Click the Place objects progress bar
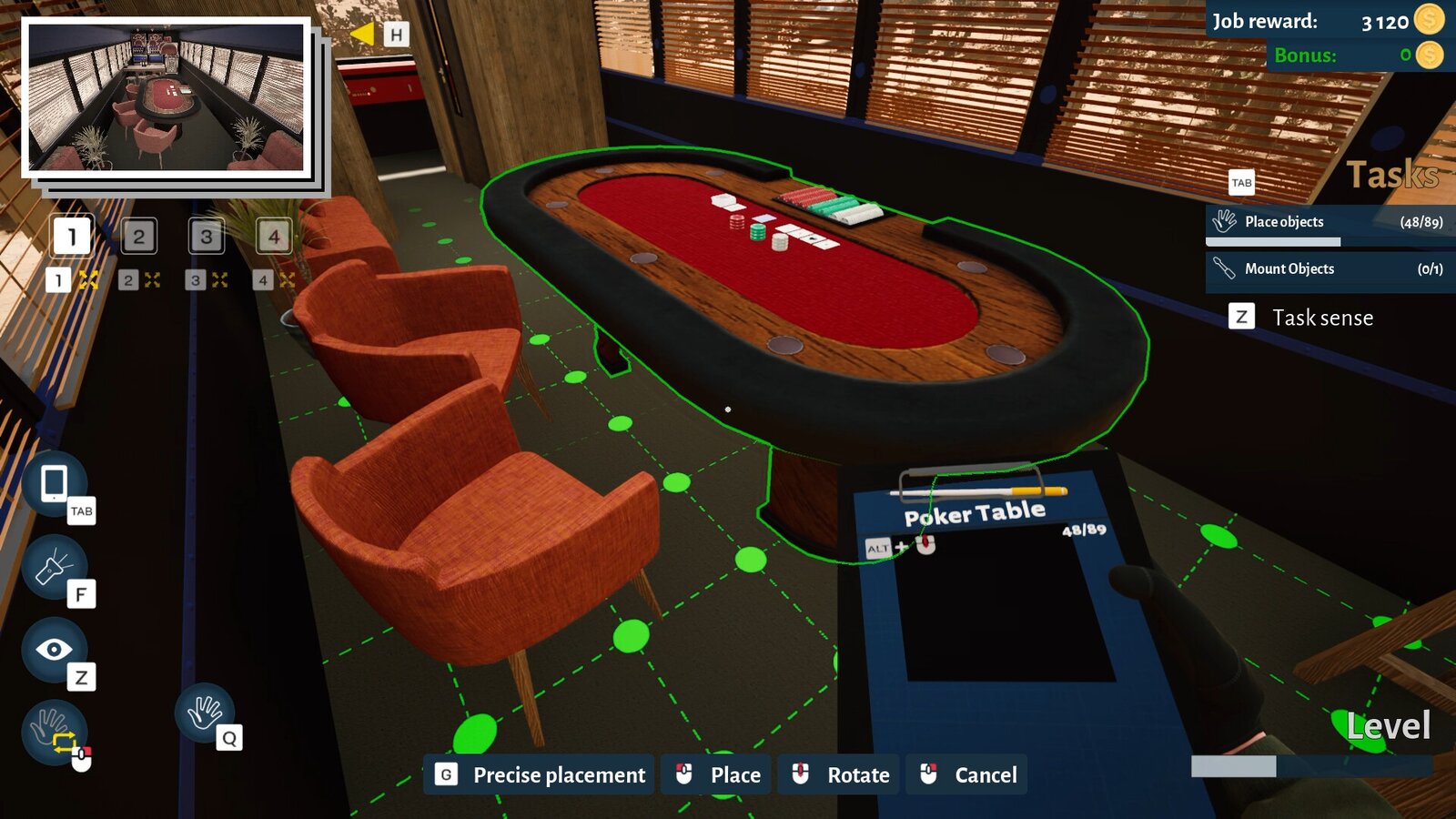This screenshot has width=1456, height=819. coord(1272,240)
